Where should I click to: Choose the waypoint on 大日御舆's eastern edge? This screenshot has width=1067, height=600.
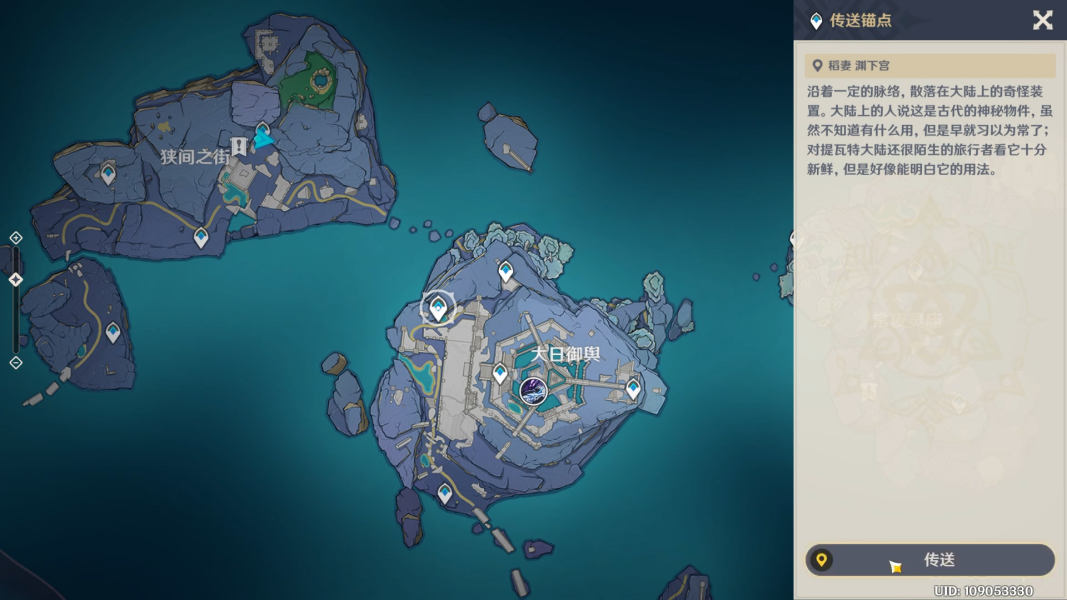click(x=633, y=388)
